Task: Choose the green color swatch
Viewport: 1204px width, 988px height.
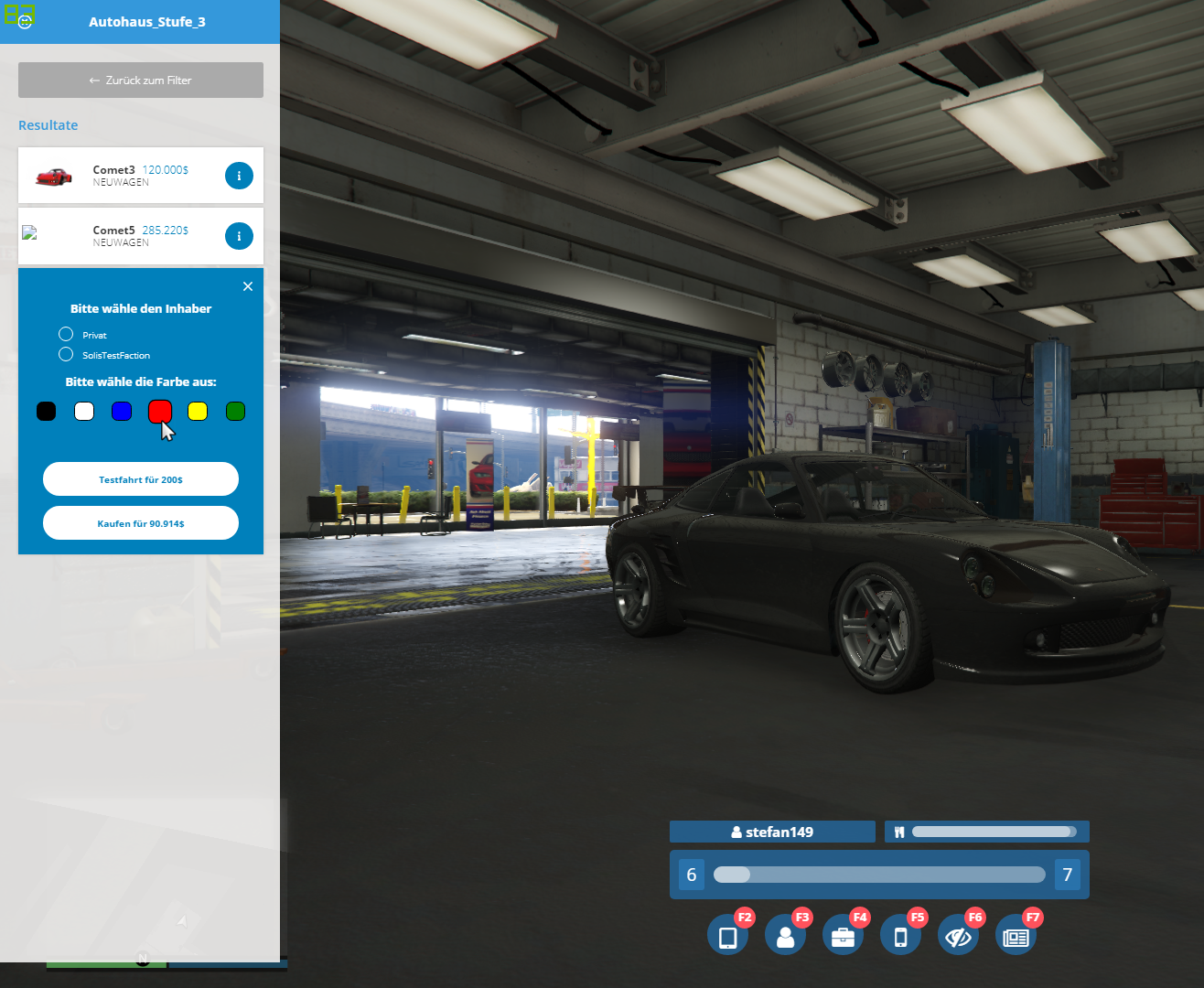Action: (x=235, y=412)
